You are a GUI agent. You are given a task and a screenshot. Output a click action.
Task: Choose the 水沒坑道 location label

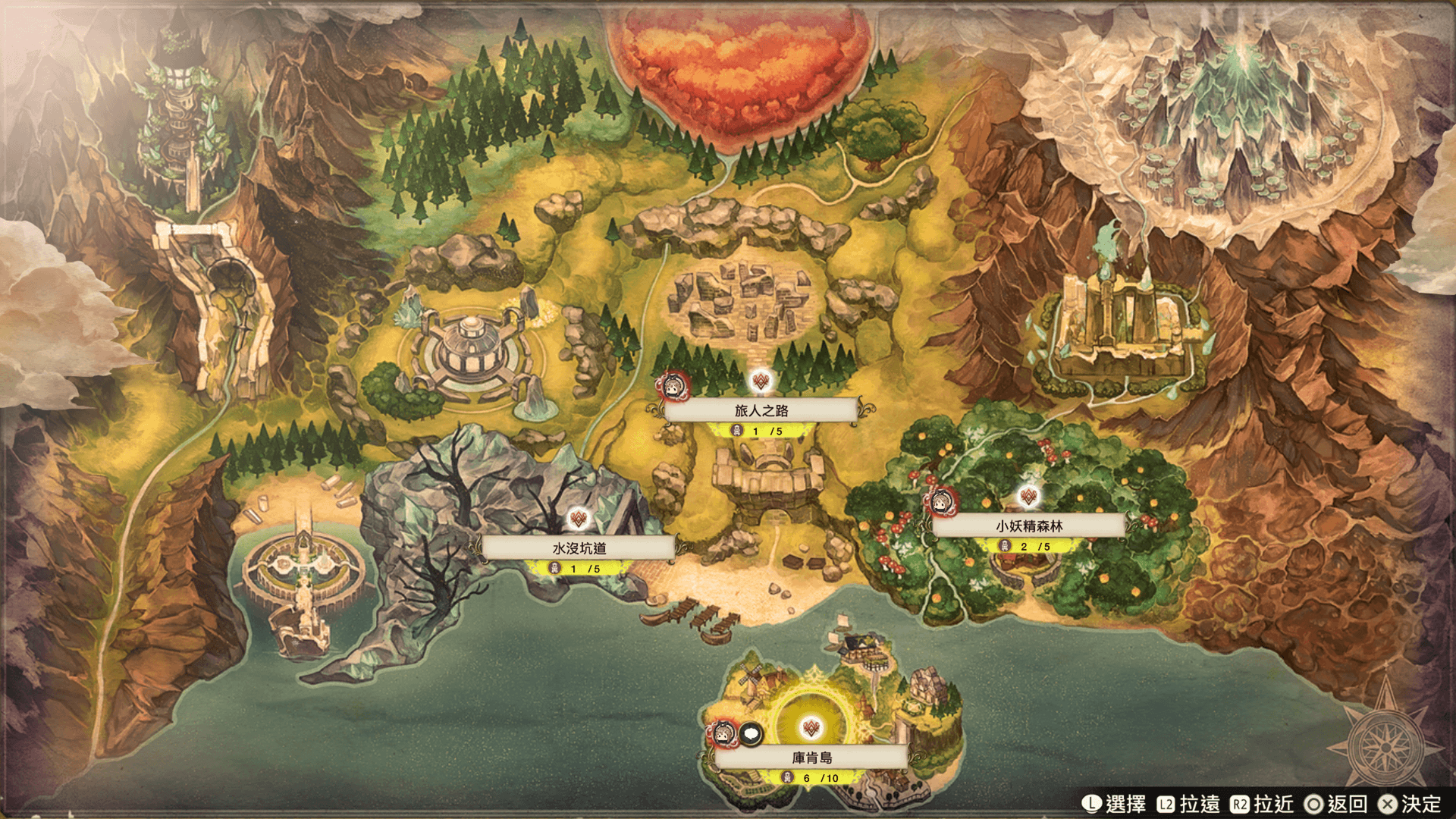pyautogui.click(x=579, y=548)
